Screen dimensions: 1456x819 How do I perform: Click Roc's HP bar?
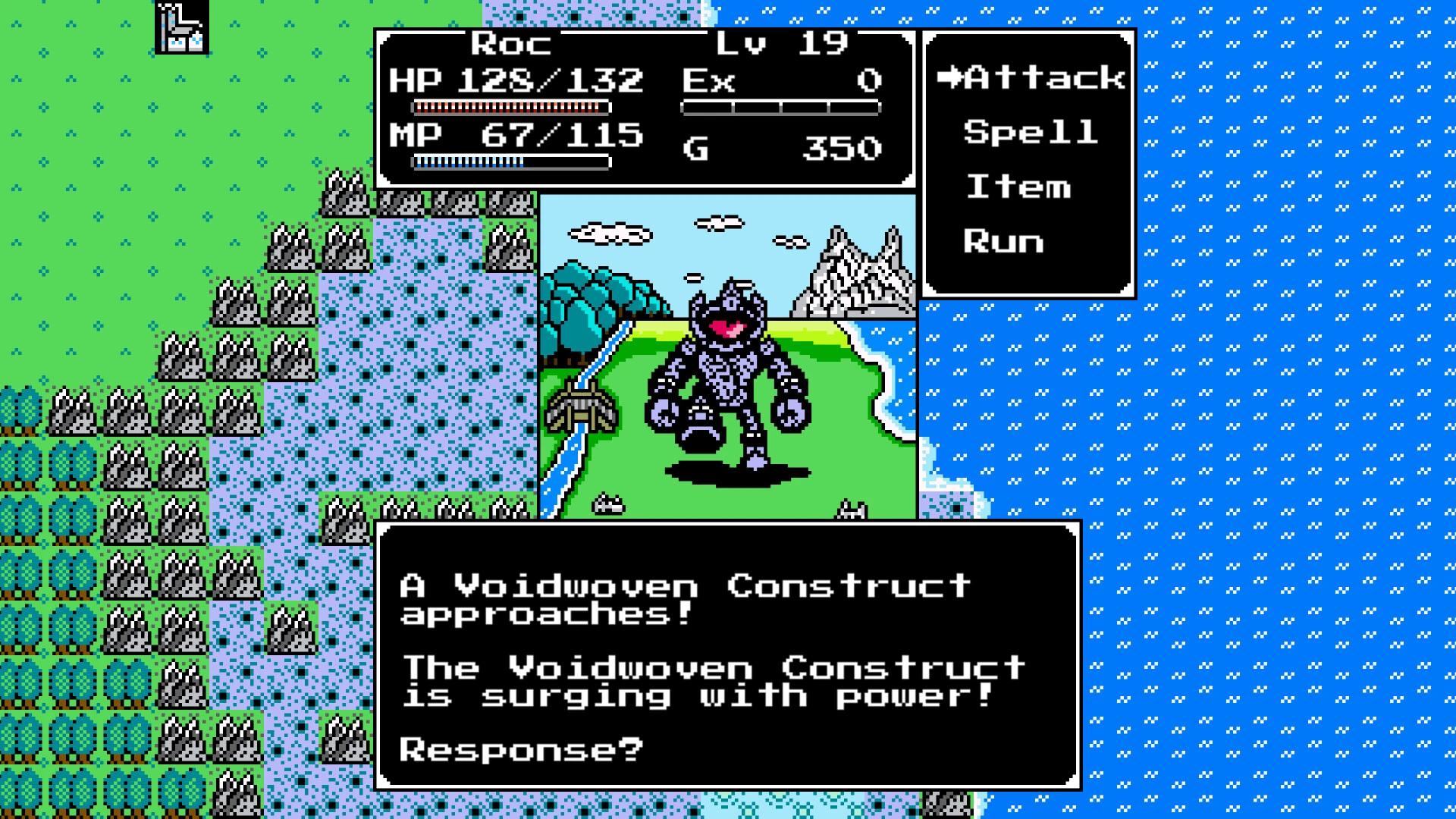(508, 106)
